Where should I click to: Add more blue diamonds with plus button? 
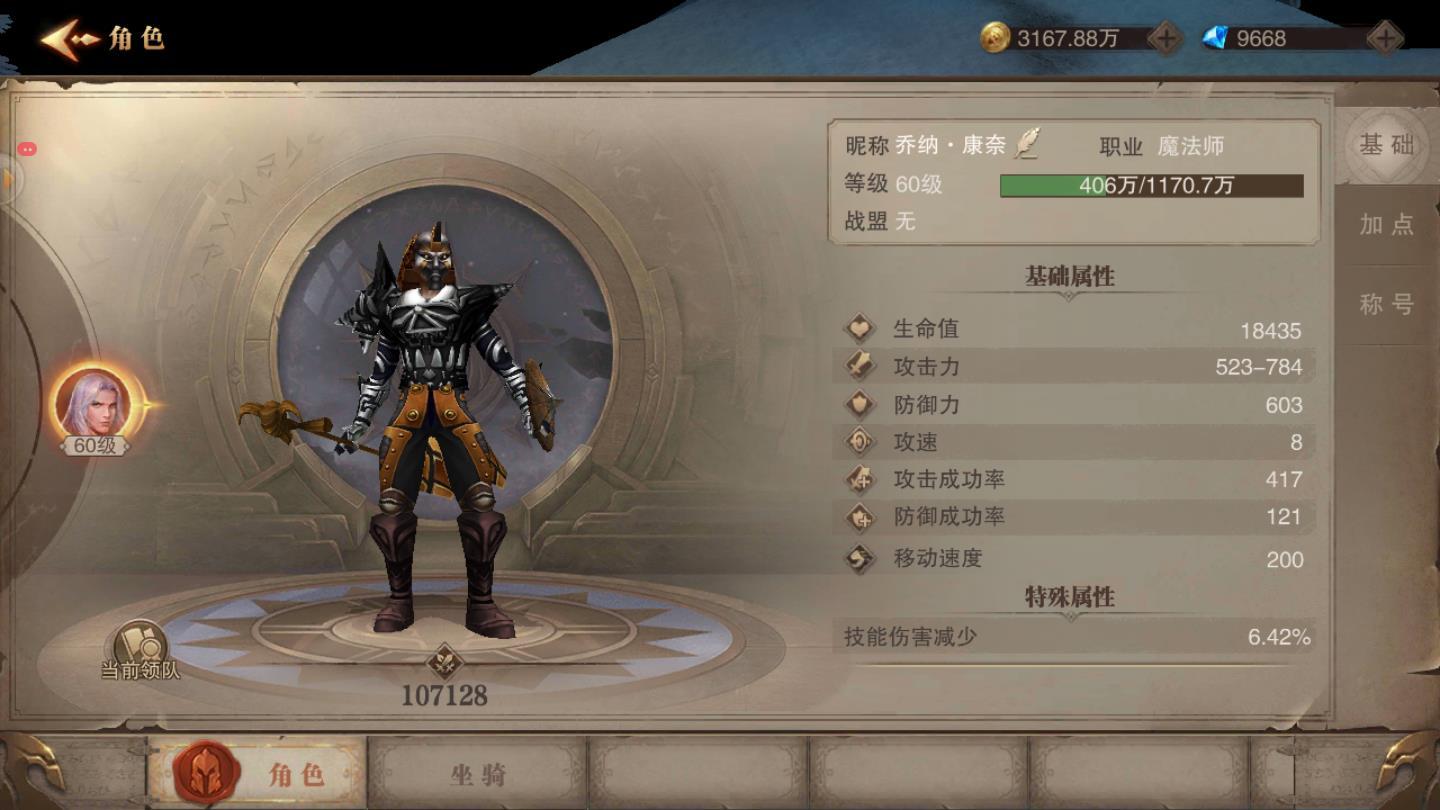click(x=1384, y=39)
